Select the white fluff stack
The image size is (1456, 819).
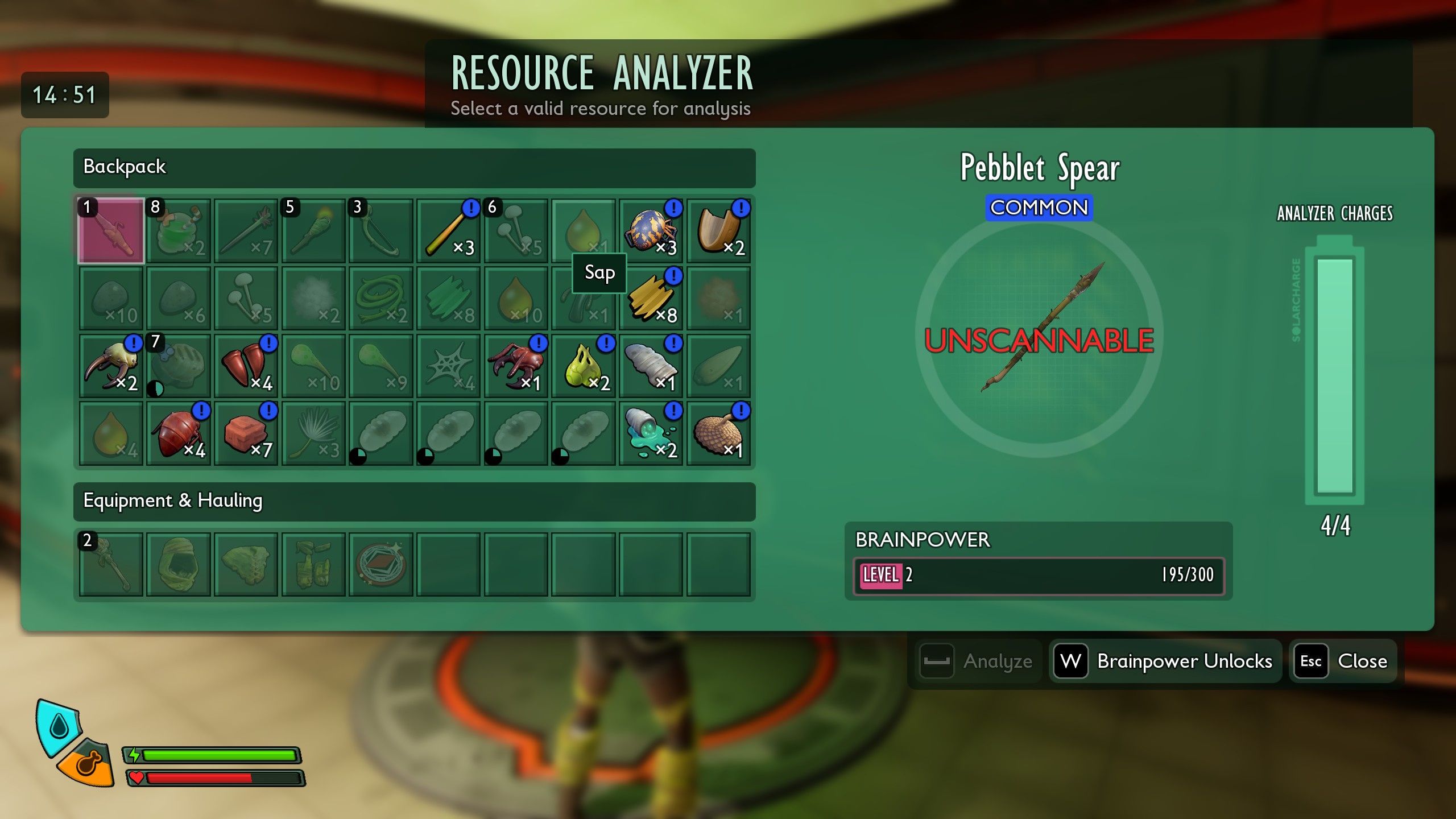(313, 298)
